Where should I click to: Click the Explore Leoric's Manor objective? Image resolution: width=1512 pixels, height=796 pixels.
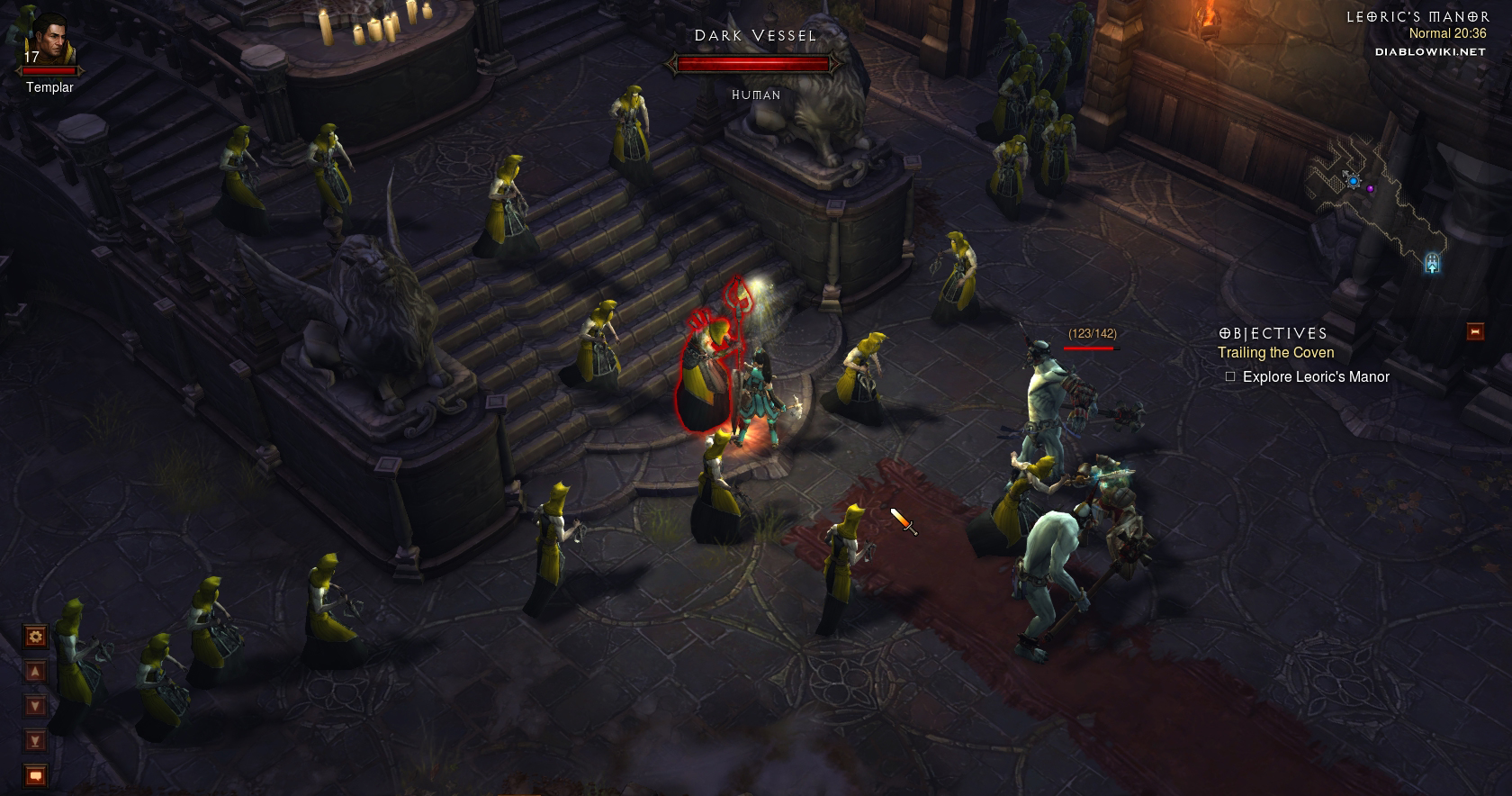[x=1315, y=377]
